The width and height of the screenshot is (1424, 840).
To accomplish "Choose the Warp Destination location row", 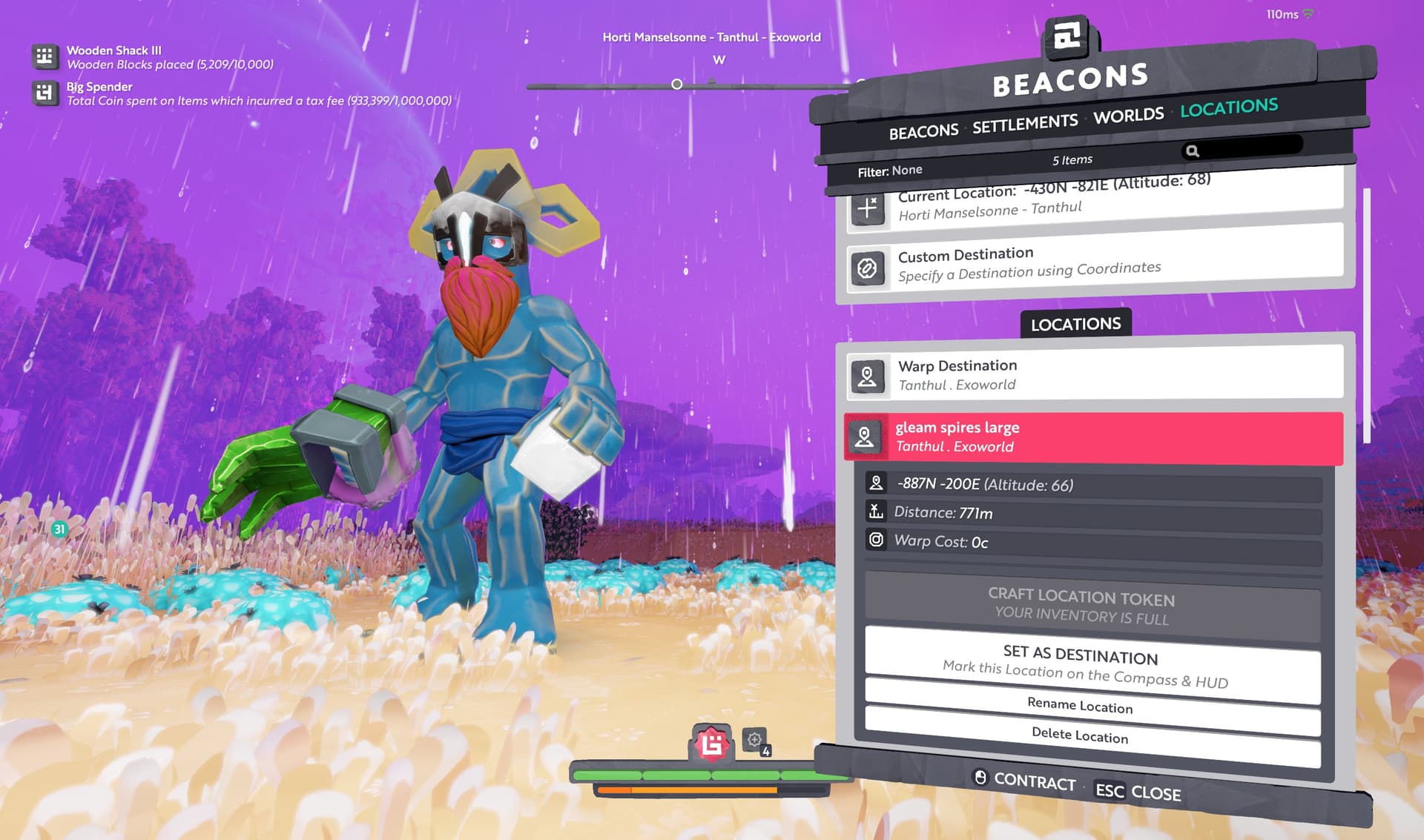I will click(x=1094, y=375).
